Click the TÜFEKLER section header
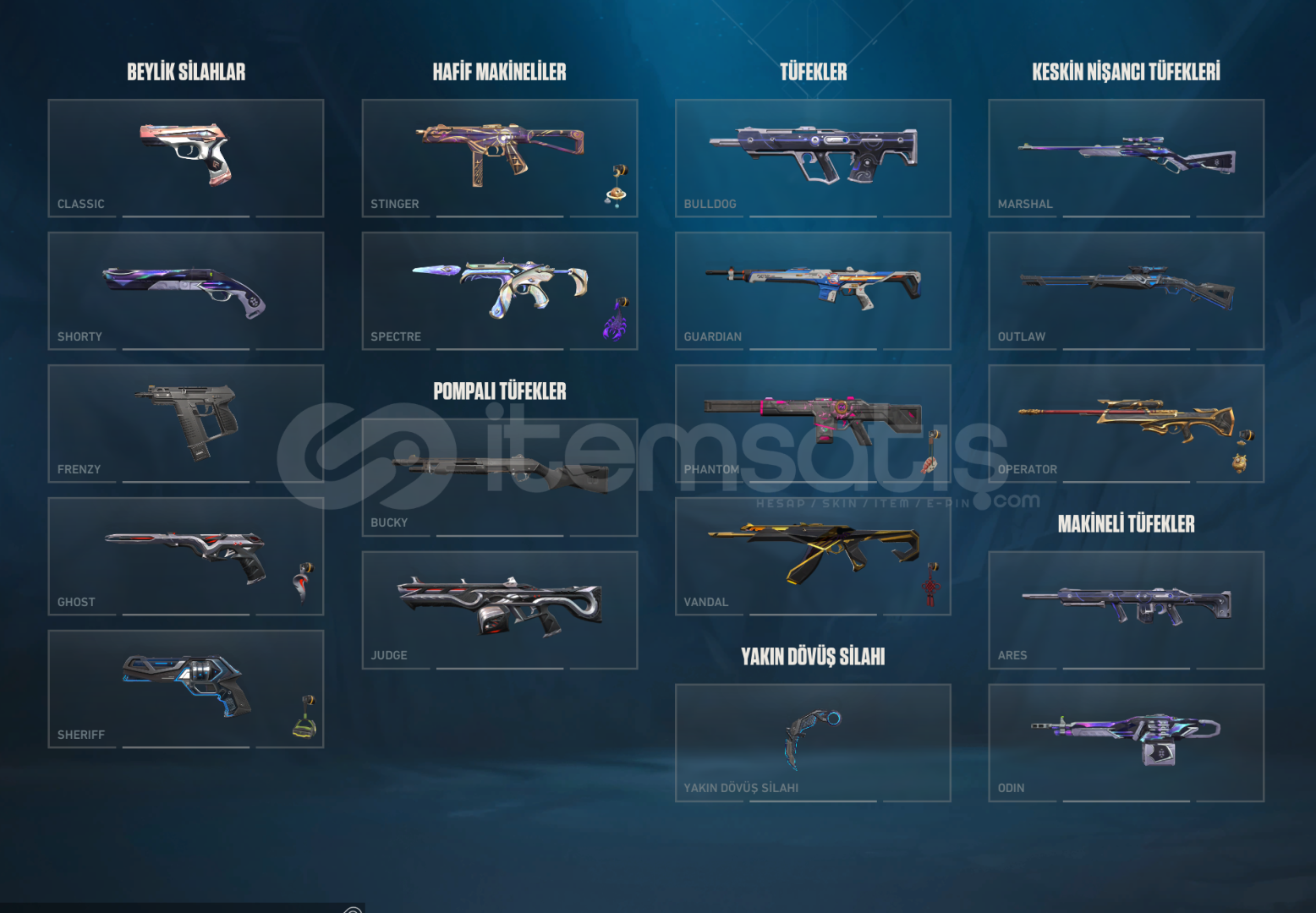The width and height of the screenshot is (1316, 913). (x=813, y=71)
